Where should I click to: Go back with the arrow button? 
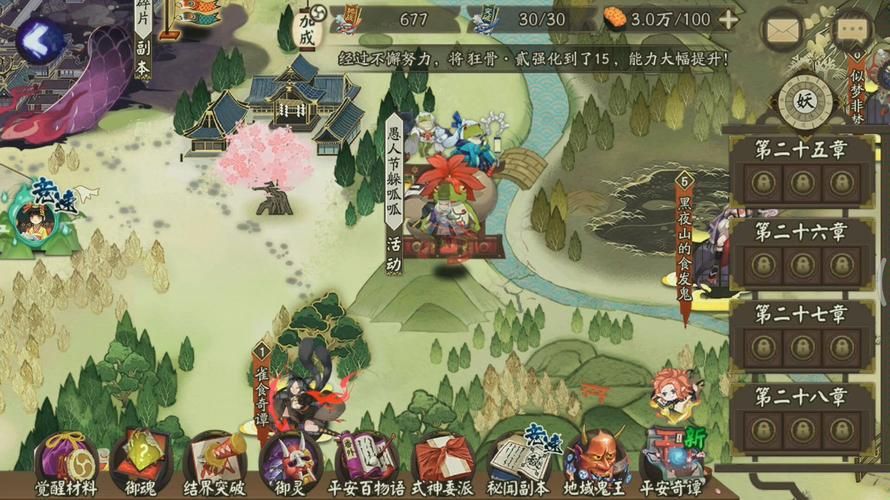point(41,42)
